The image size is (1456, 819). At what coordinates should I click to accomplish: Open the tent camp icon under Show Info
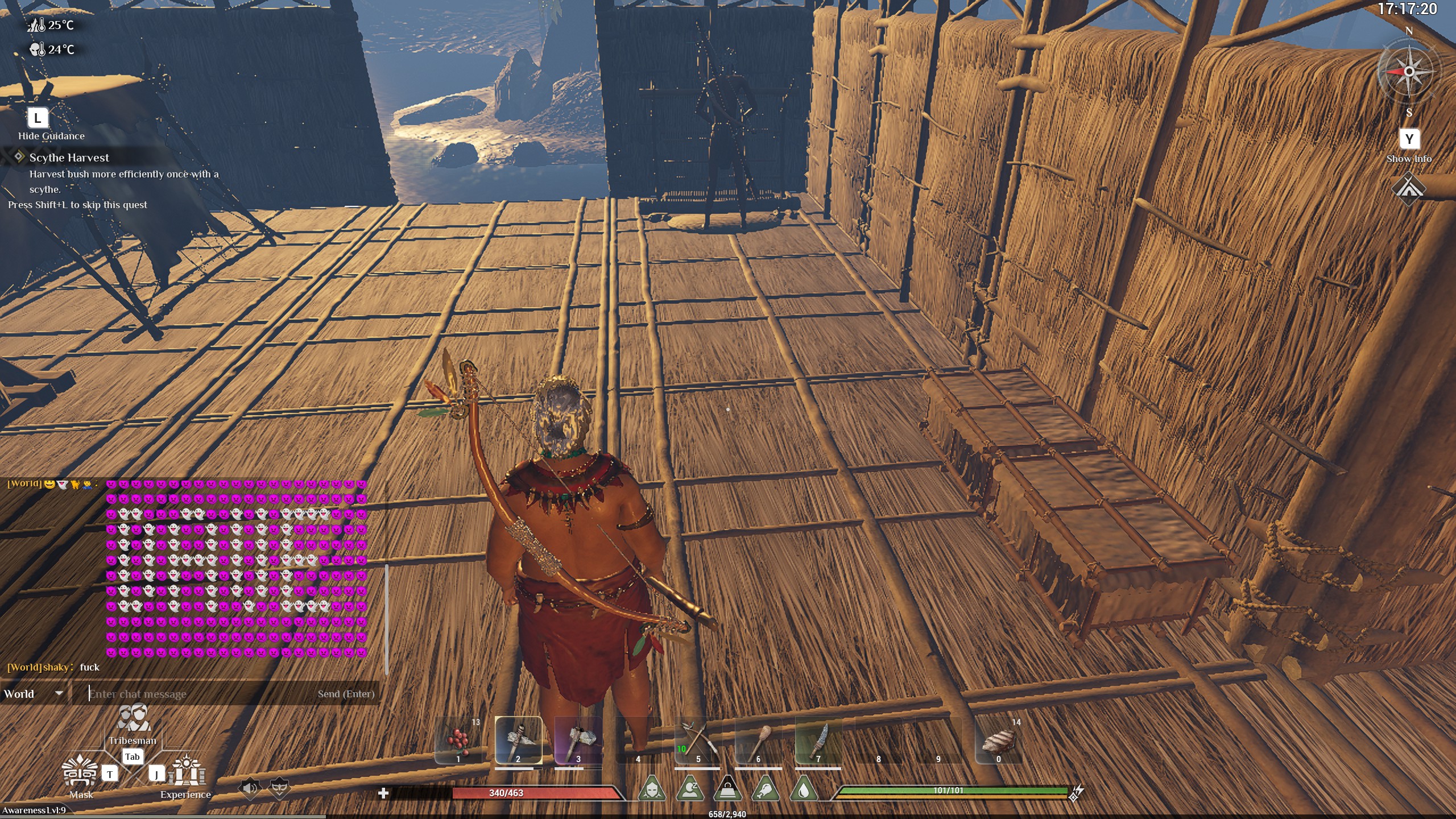[x=1408, y=188]
